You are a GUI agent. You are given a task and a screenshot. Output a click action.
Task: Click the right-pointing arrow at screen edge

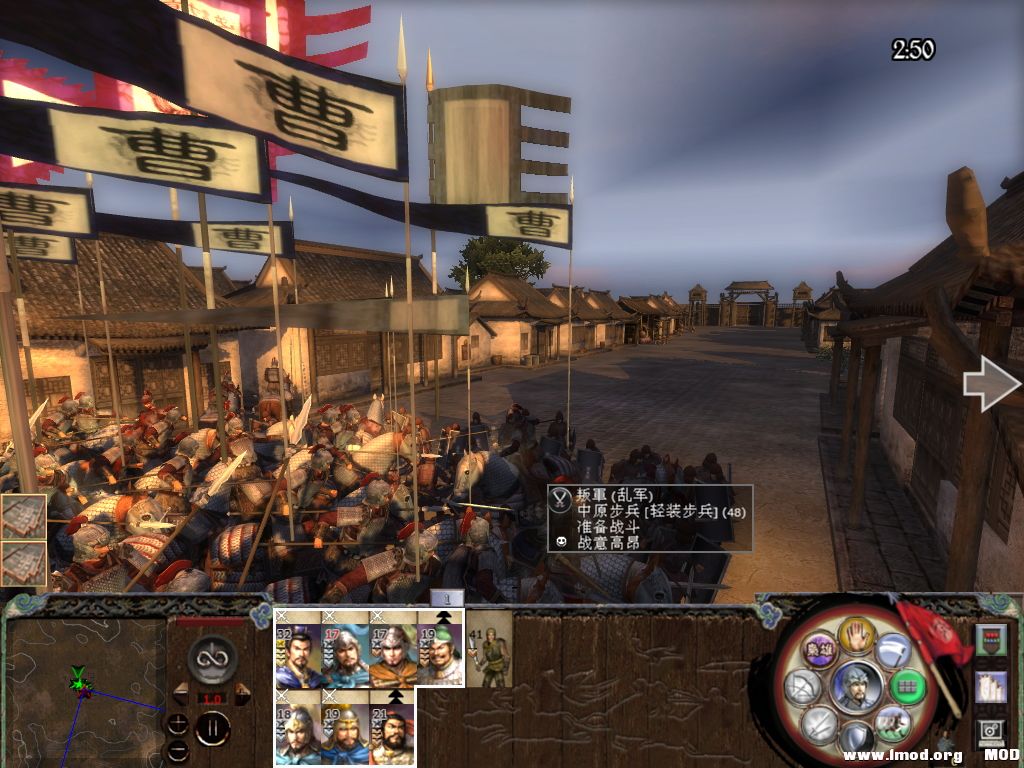[990, 387]
